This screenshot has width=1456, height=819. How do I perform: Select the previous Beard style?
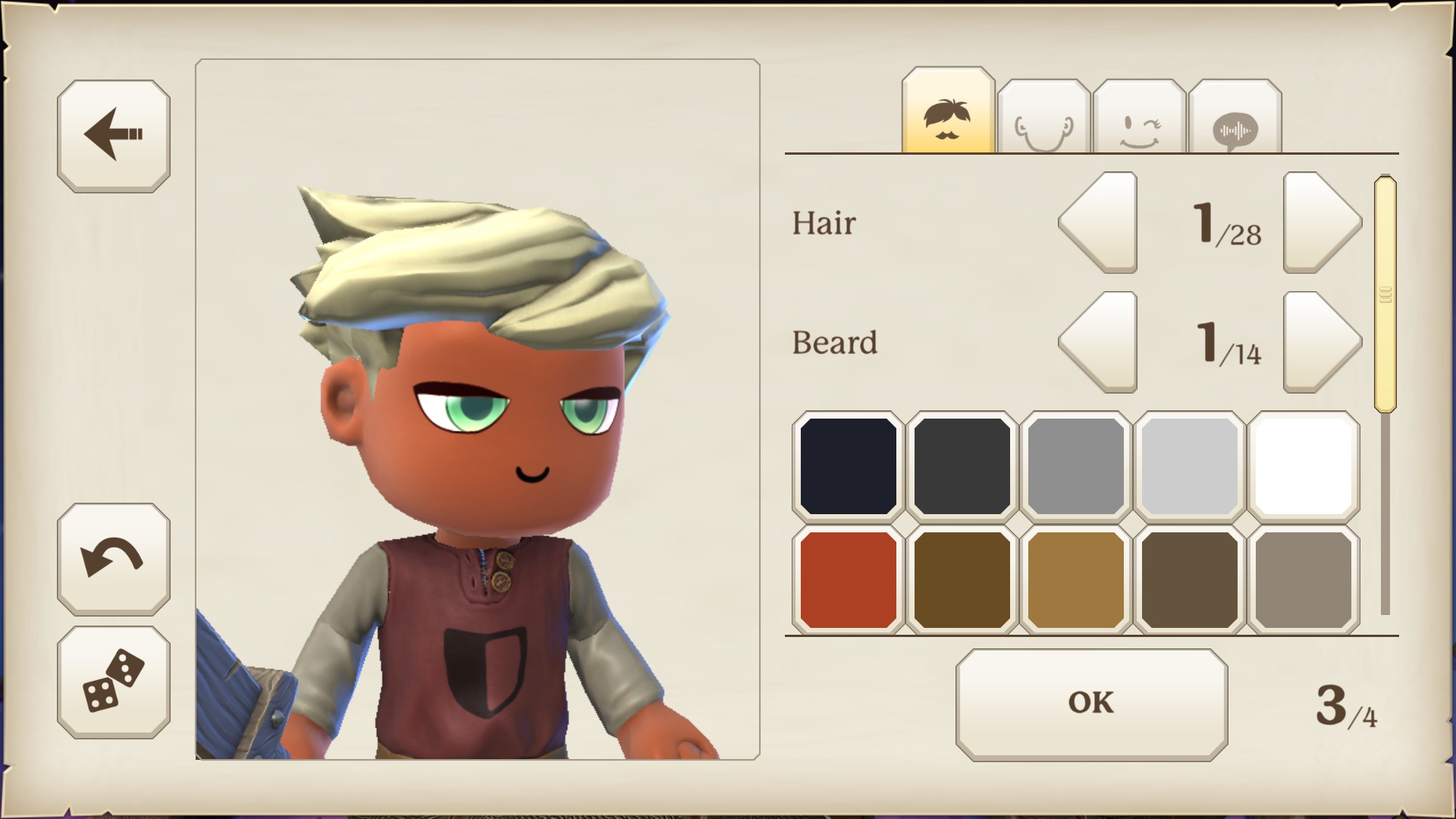(1098, 342)
